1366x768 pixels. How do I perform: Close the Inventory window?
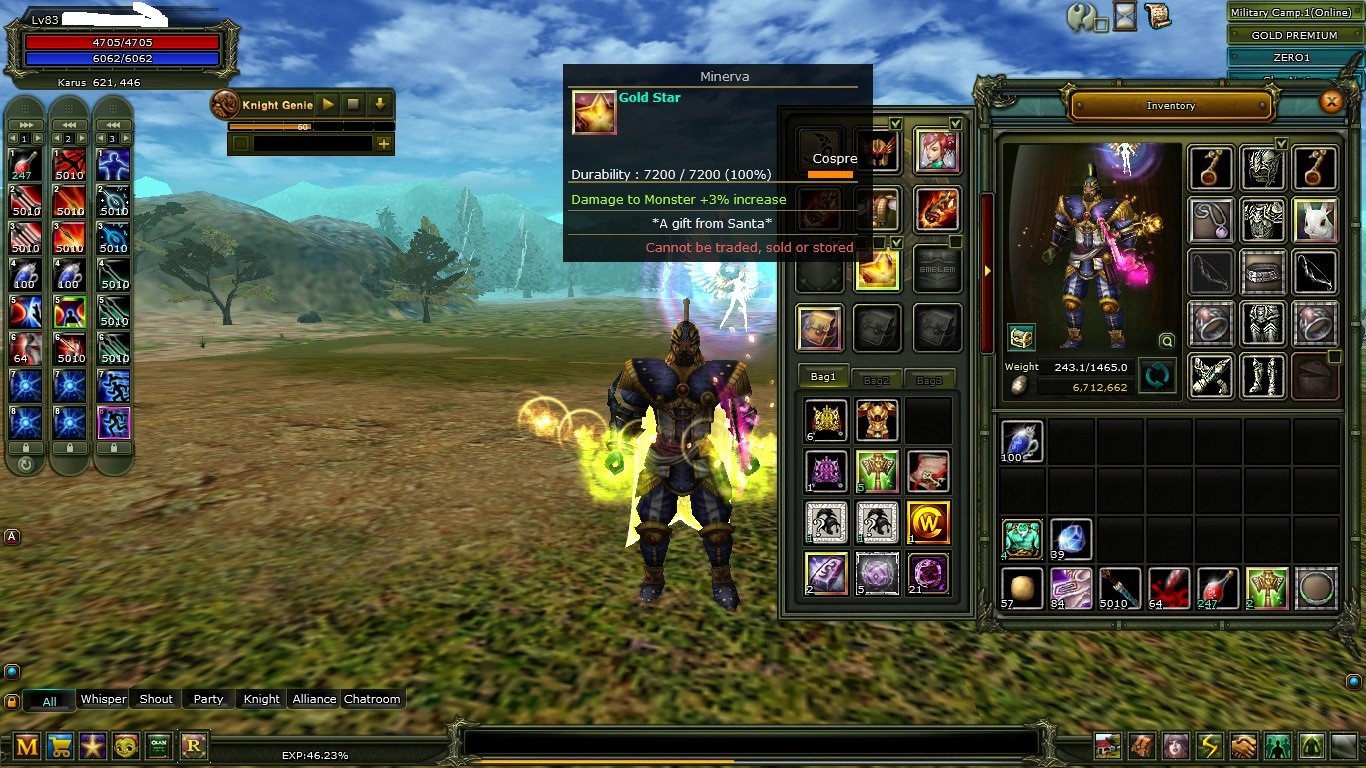coord(1330,101)
